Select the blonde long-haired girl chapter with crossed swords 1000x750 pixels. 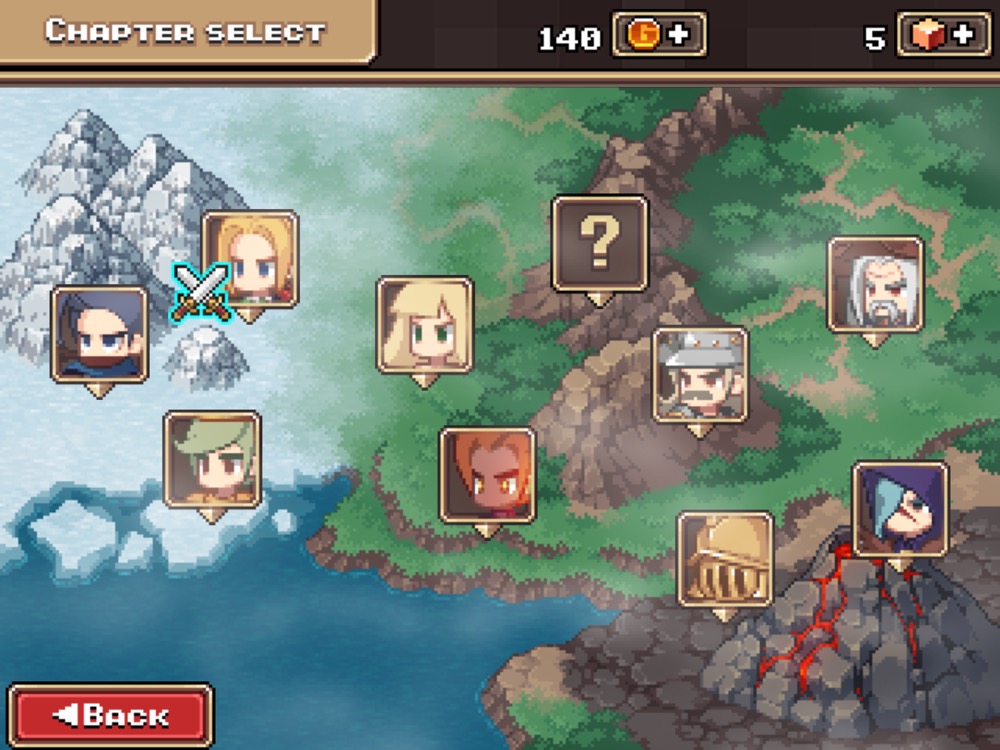[250, 258]
